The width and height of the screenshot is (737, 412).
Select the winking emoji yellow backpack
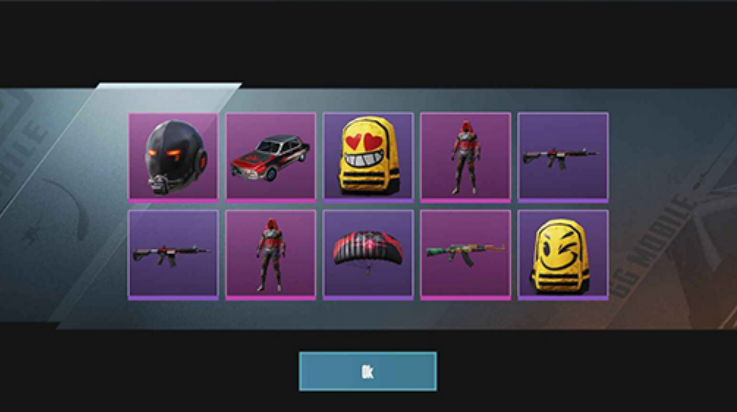tap(562, 253)
